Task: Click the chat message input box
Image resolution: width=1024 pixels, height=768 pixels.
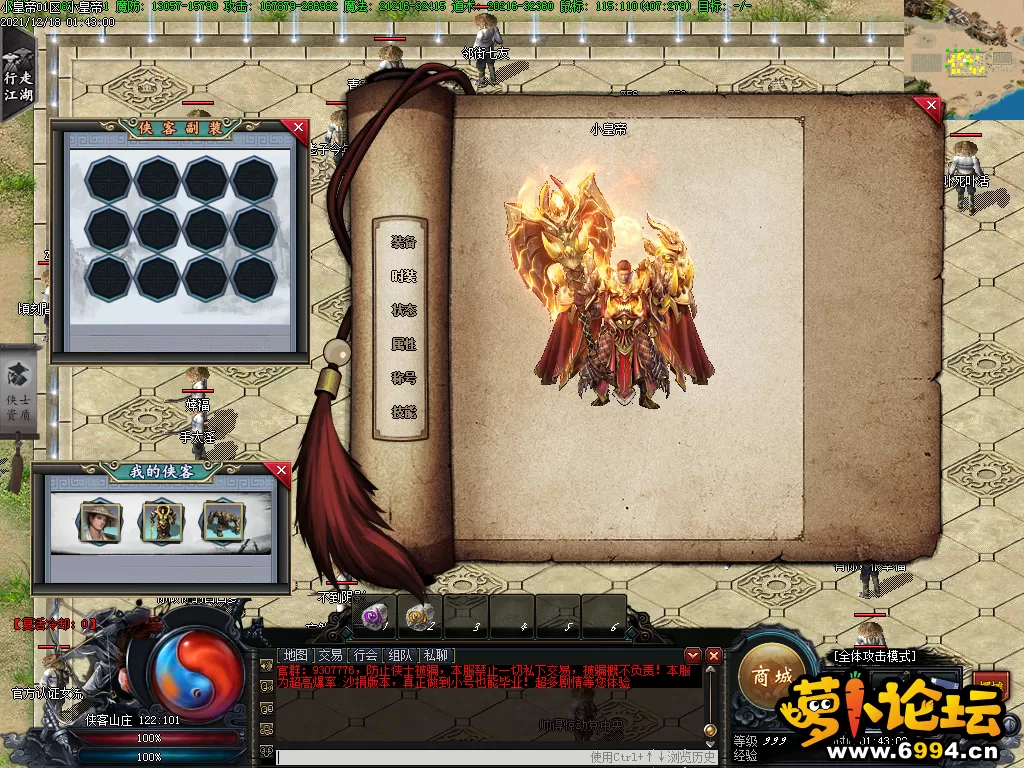Action: (430, 757)
